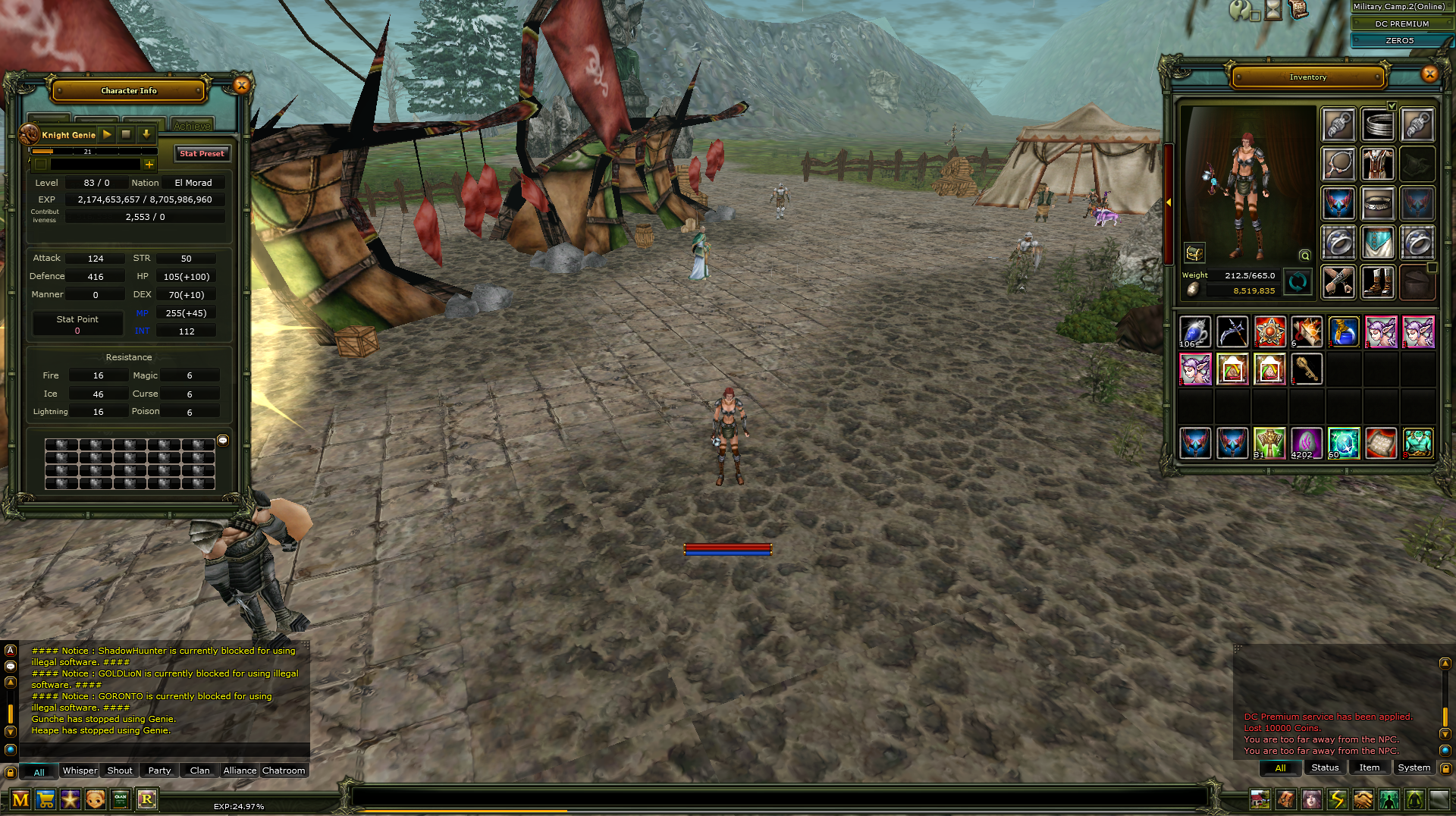Screen dimensions: 1456x816
Task: Click the inventory backpack icon bottom right
Action: coord(1286,799)
